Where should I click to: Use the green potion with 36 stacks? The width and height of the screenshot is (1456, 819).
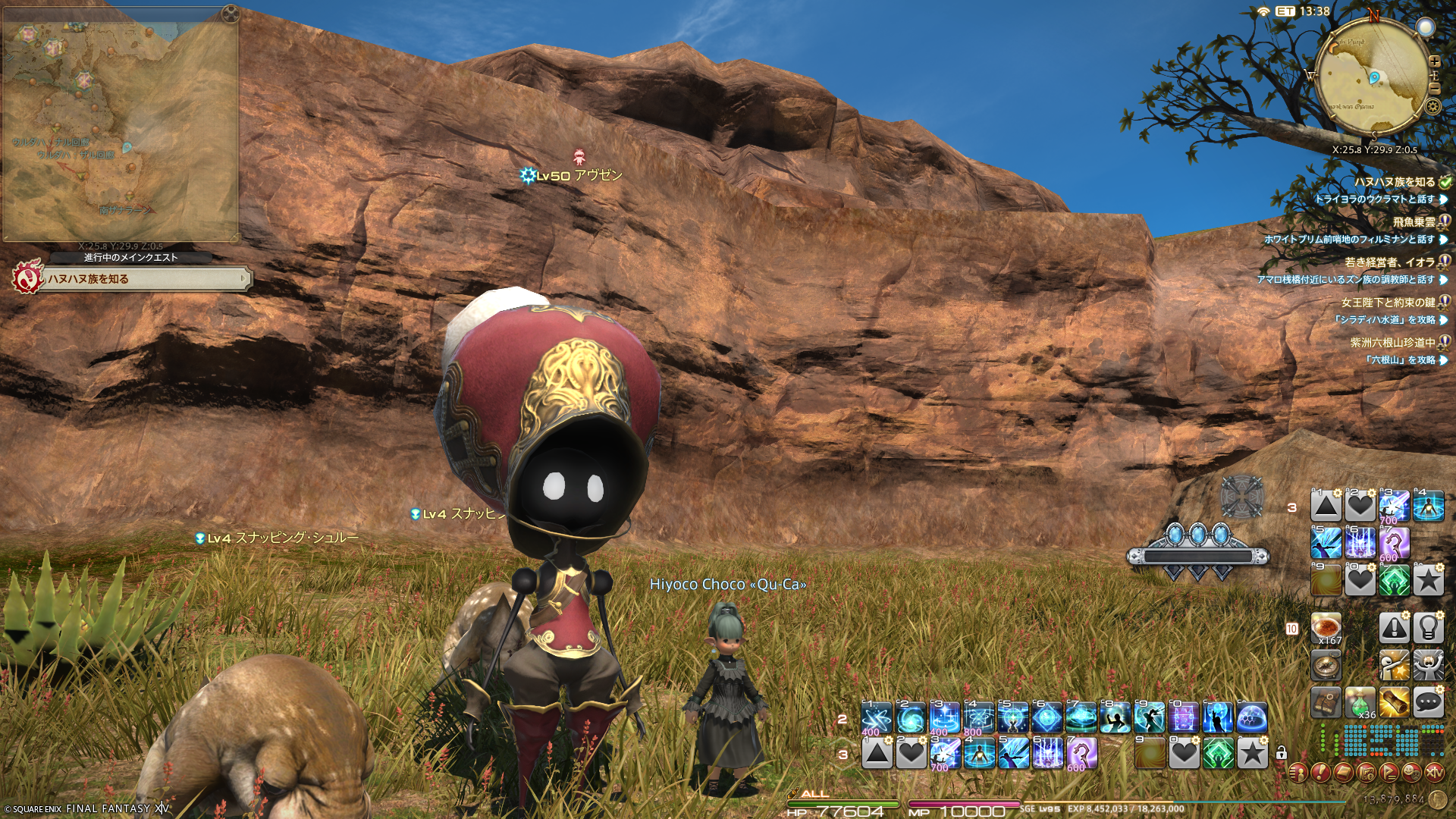click(x=1360, y=702)
